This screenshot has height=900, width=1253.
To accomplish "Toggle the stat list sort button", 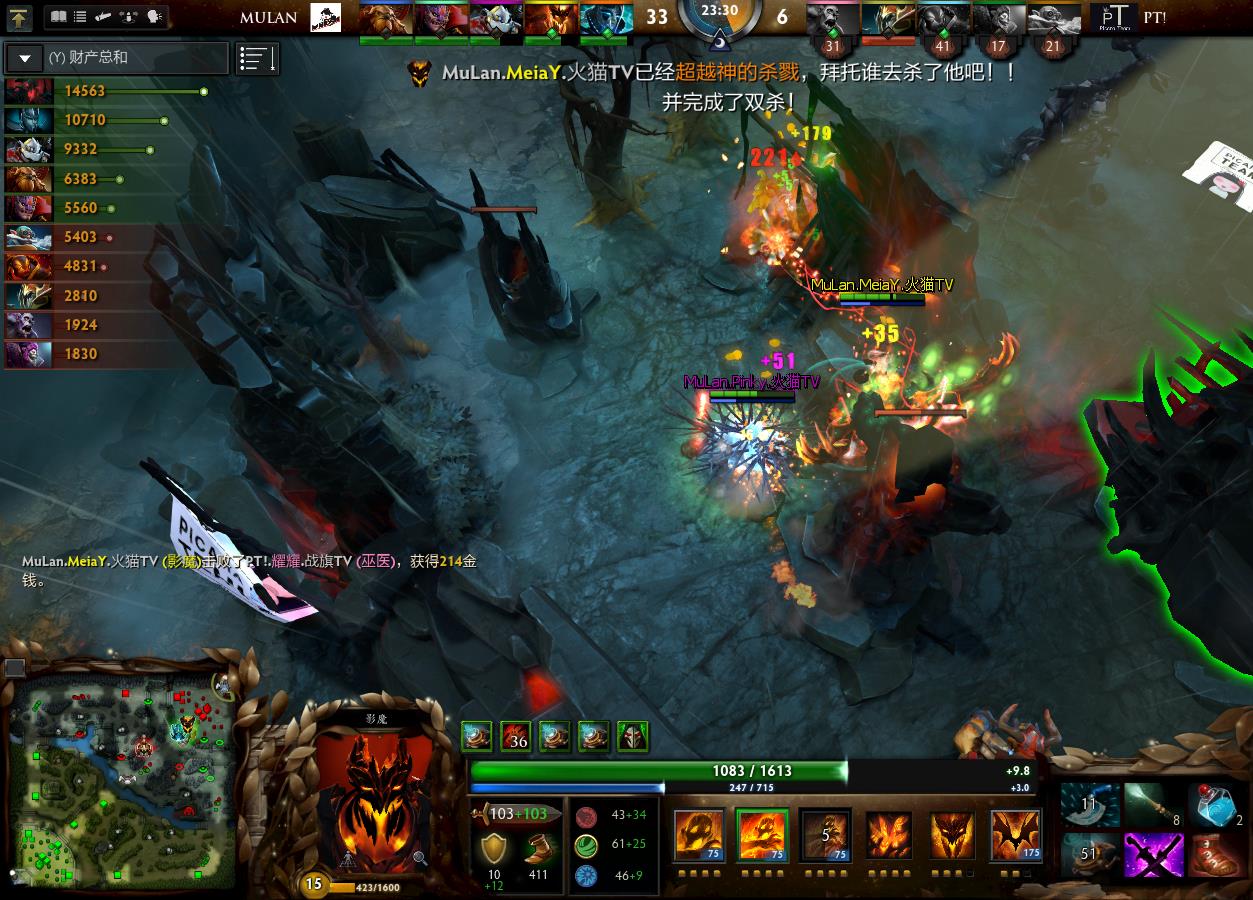I will tap(257, 59).
